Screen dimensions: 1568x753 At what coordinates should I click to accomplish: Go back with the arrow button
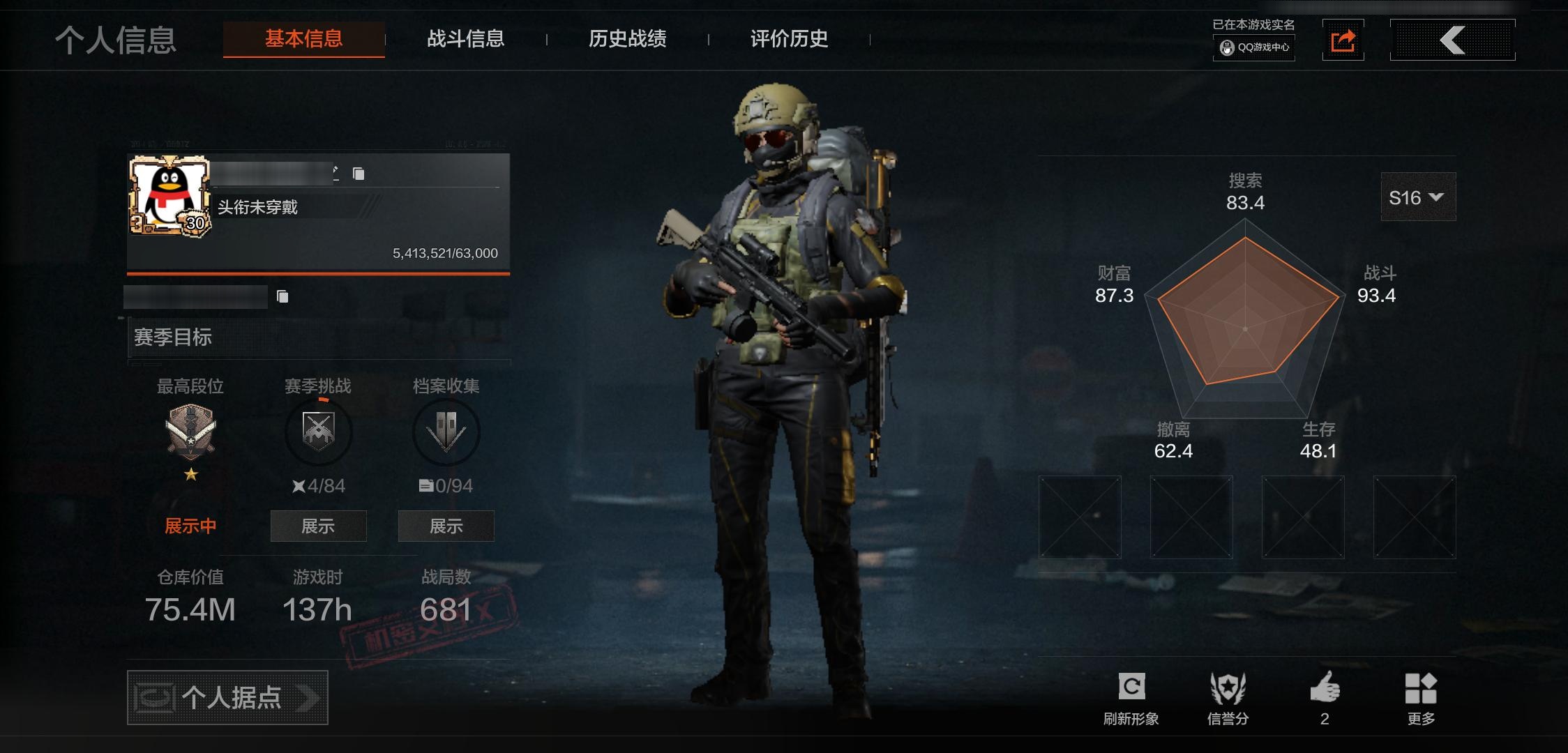(x=1452, y=40)
